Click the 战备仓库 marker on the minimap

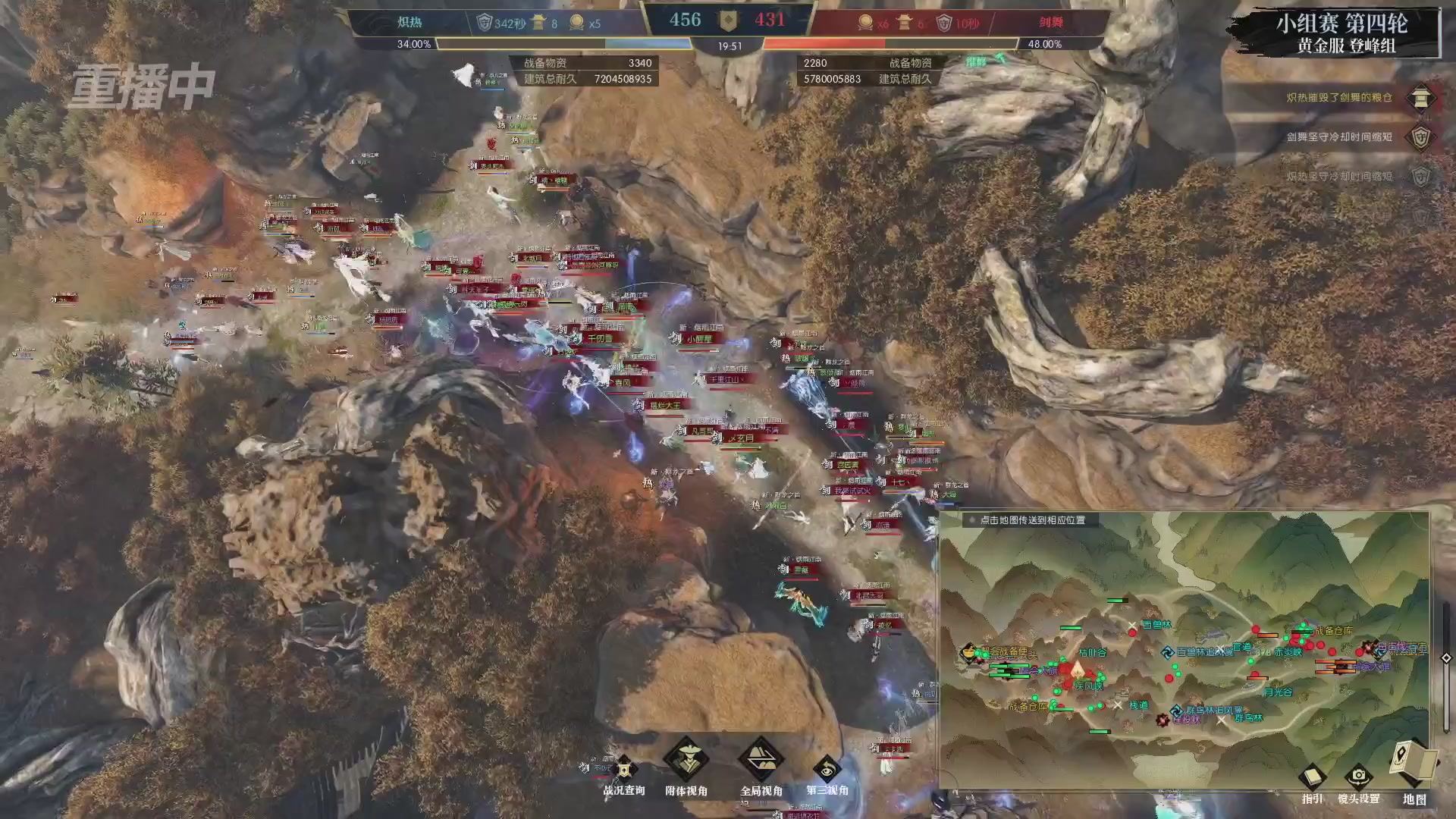coord(1335,630)
